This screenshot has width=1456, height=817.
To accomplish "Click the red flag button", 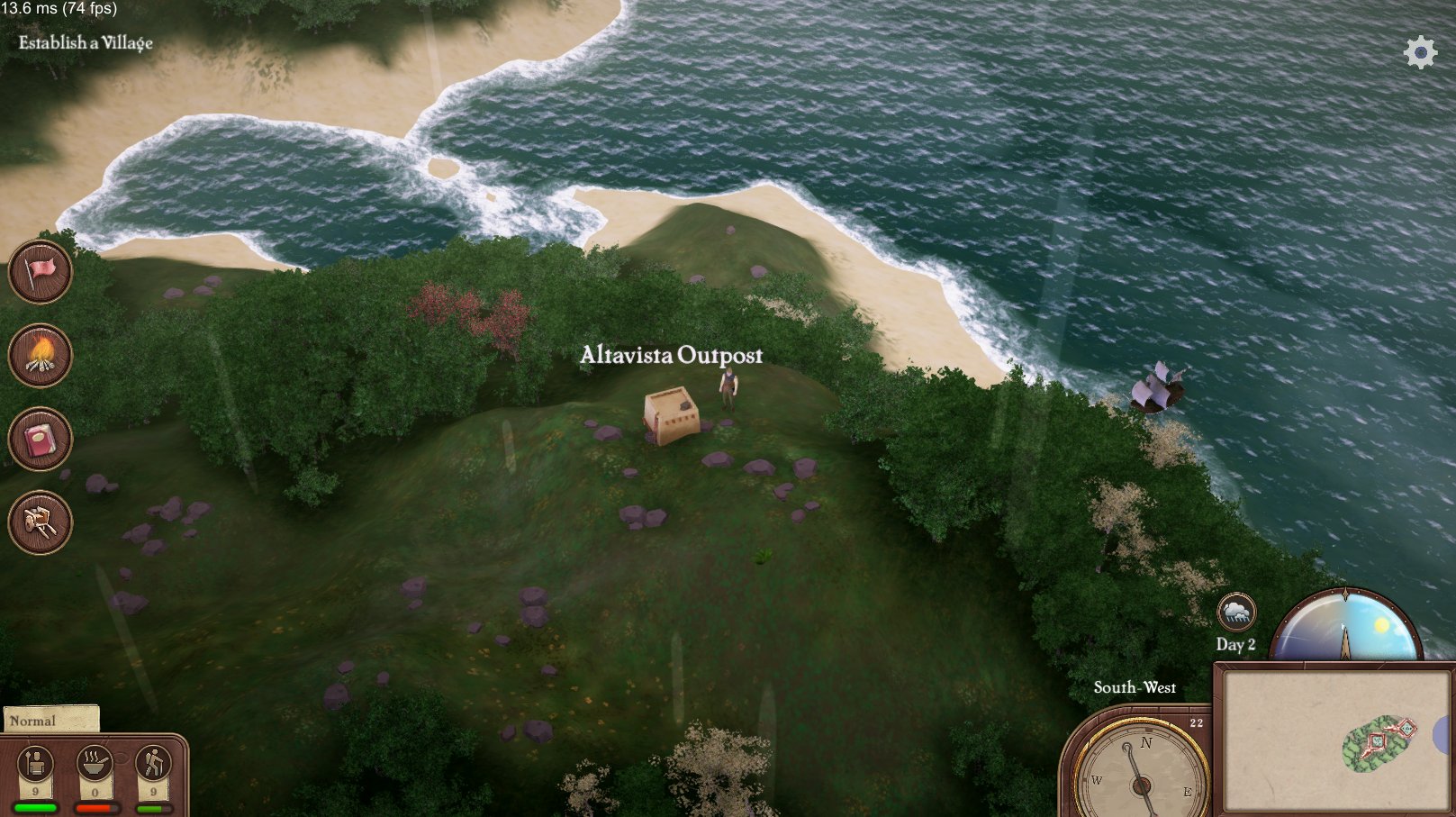I will [x=41, y=271].
